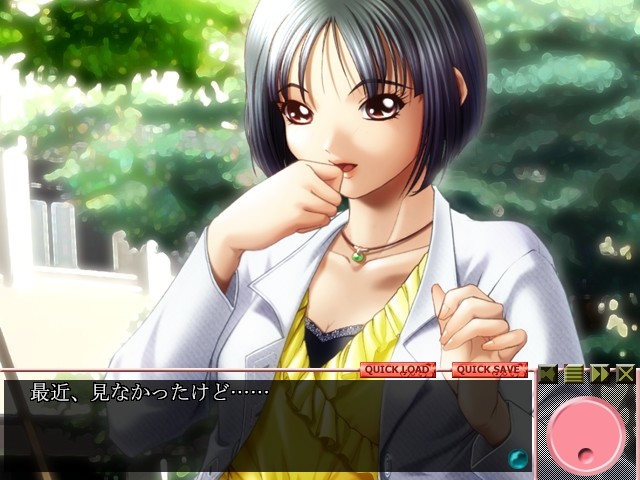640x480 pixels.
Task: Hide the text window with the X icon
Action: (624, 374)
